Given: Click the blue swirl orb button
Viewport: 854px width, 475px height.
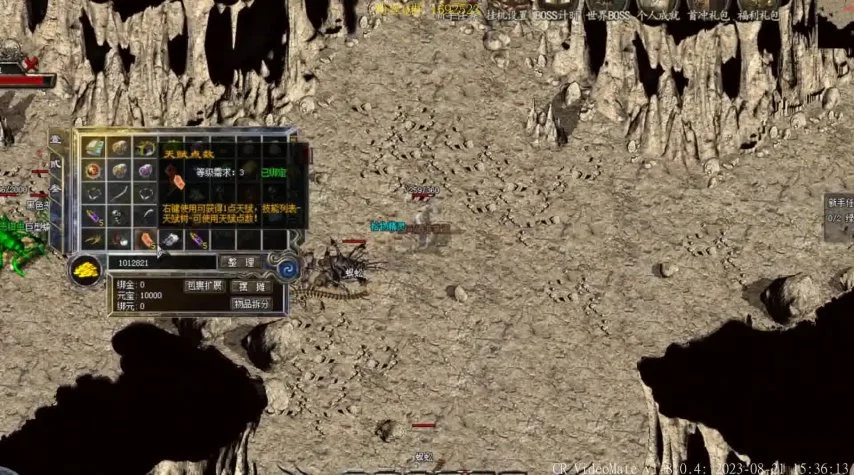Looking at the screenshot, I should pyautogui.click(x=288, y=268).
